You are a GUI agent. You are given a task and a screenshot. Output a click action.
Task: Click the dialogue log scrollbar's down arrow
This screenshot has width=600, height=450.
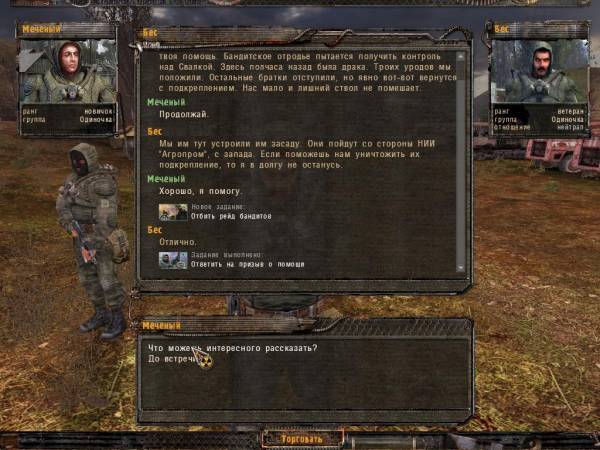point(461,267)
